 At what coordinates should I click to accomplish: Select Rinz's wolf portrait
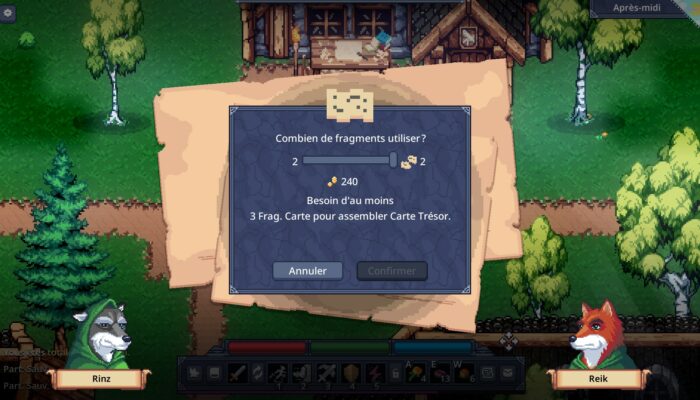point(102,337)
